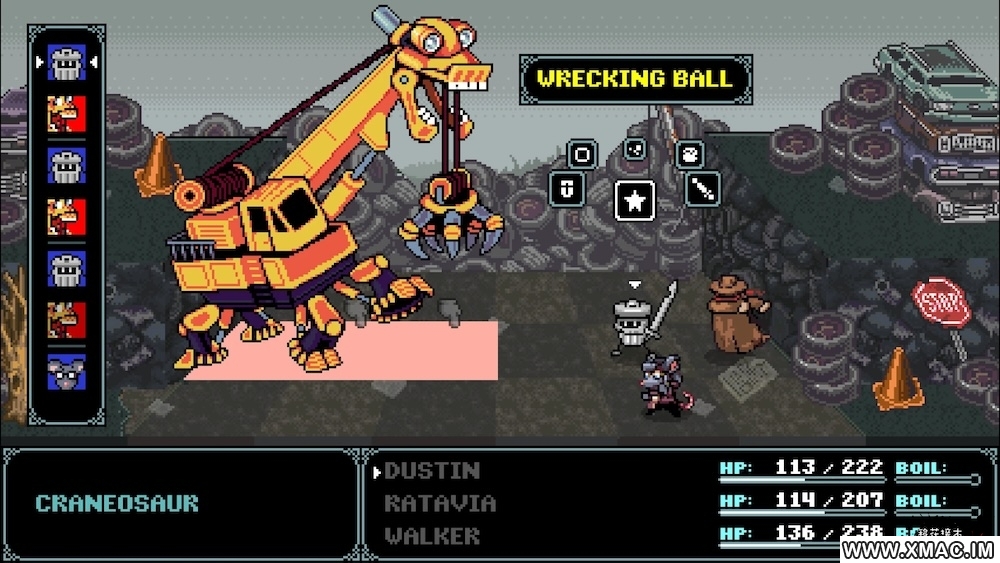Viewport: 1000px width, 563px height.
Task: Select Walker in the party list
Action: (x=432, y=535)
